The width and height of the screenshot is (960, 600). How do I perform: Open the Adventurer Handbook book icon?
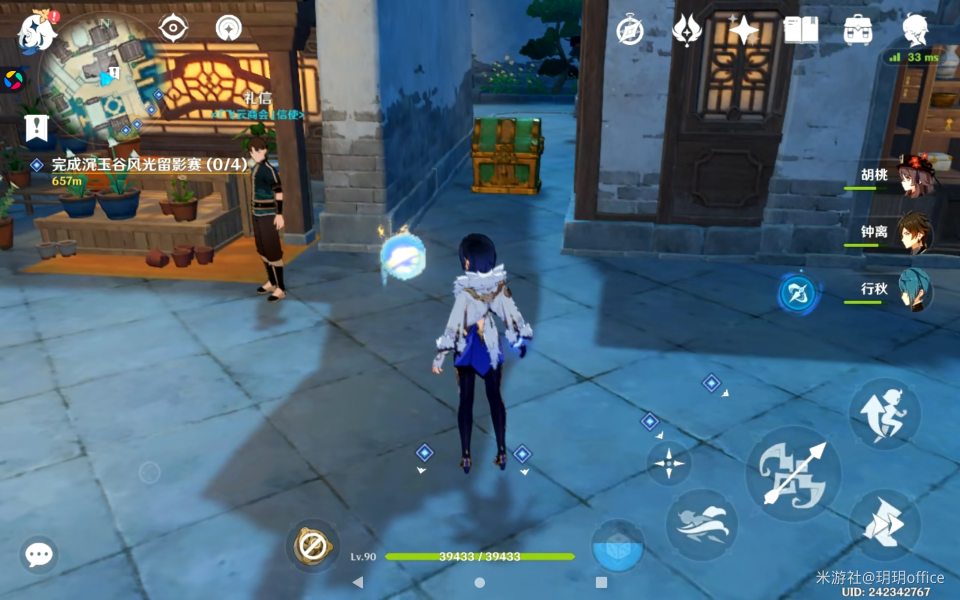[801, 31]
